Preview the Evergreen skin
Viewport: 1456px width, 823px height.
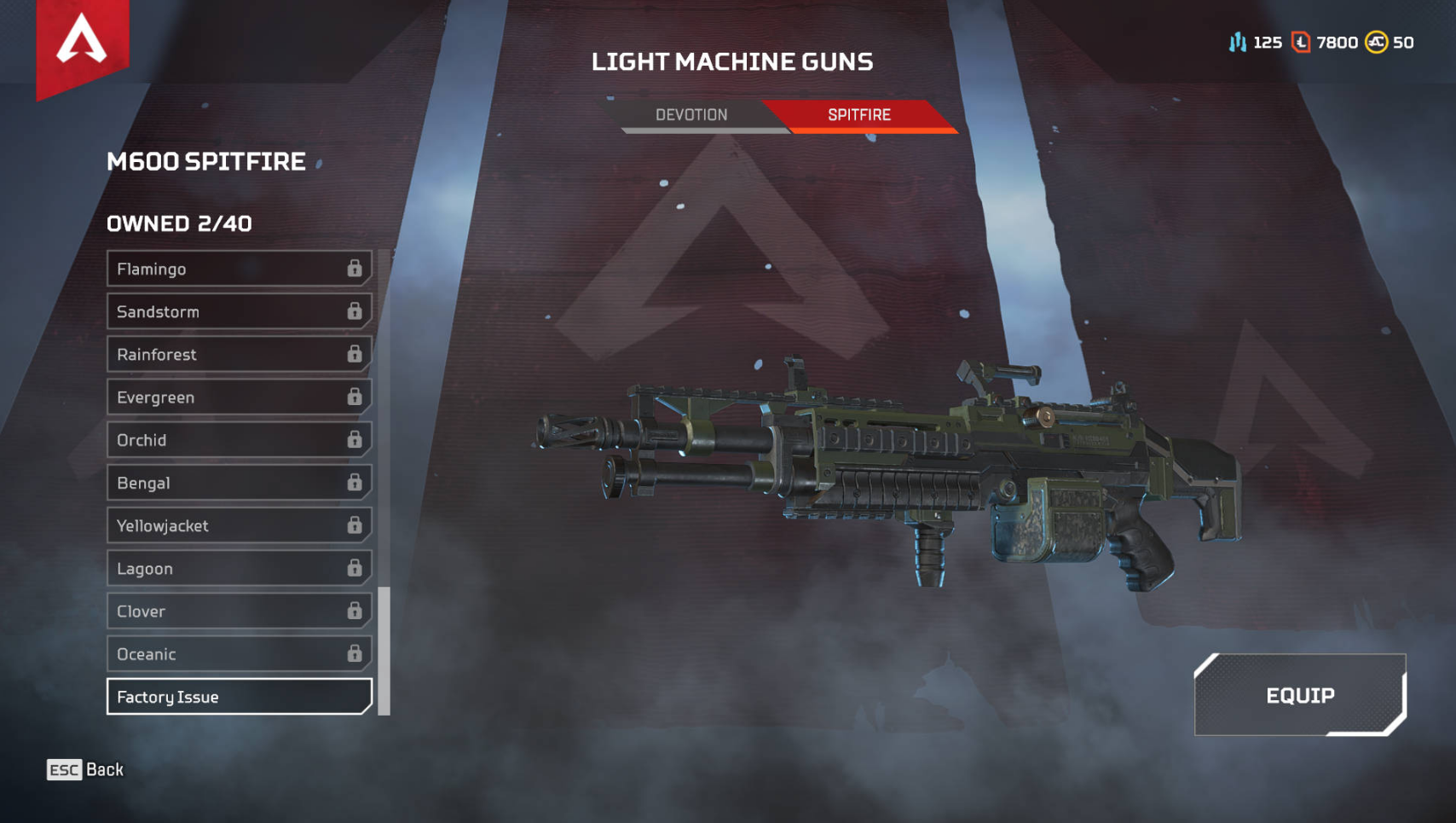click(x=239, y=397)
